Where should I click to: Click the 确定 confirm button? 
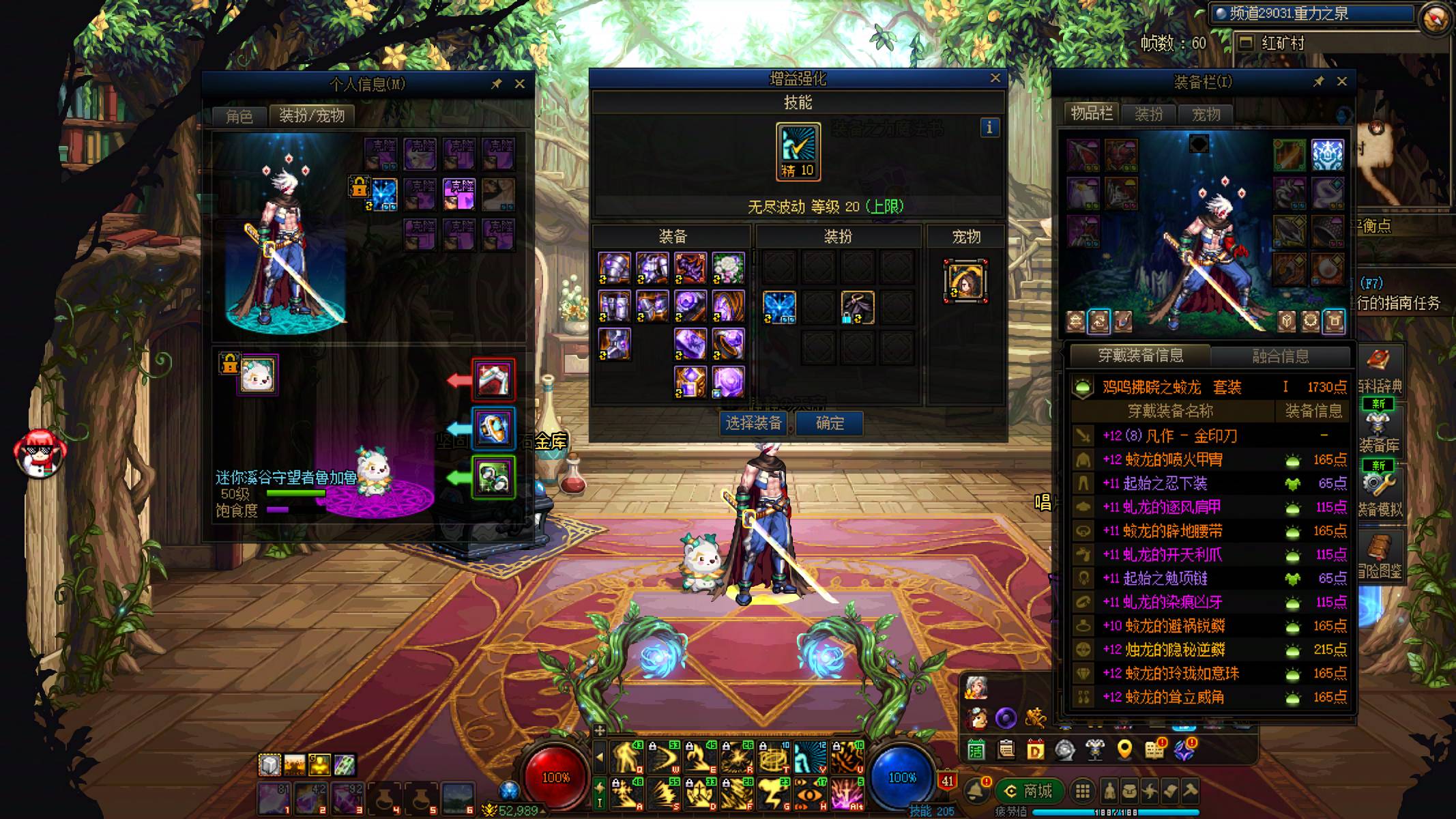pyautogui.click(x=829, y=424)
